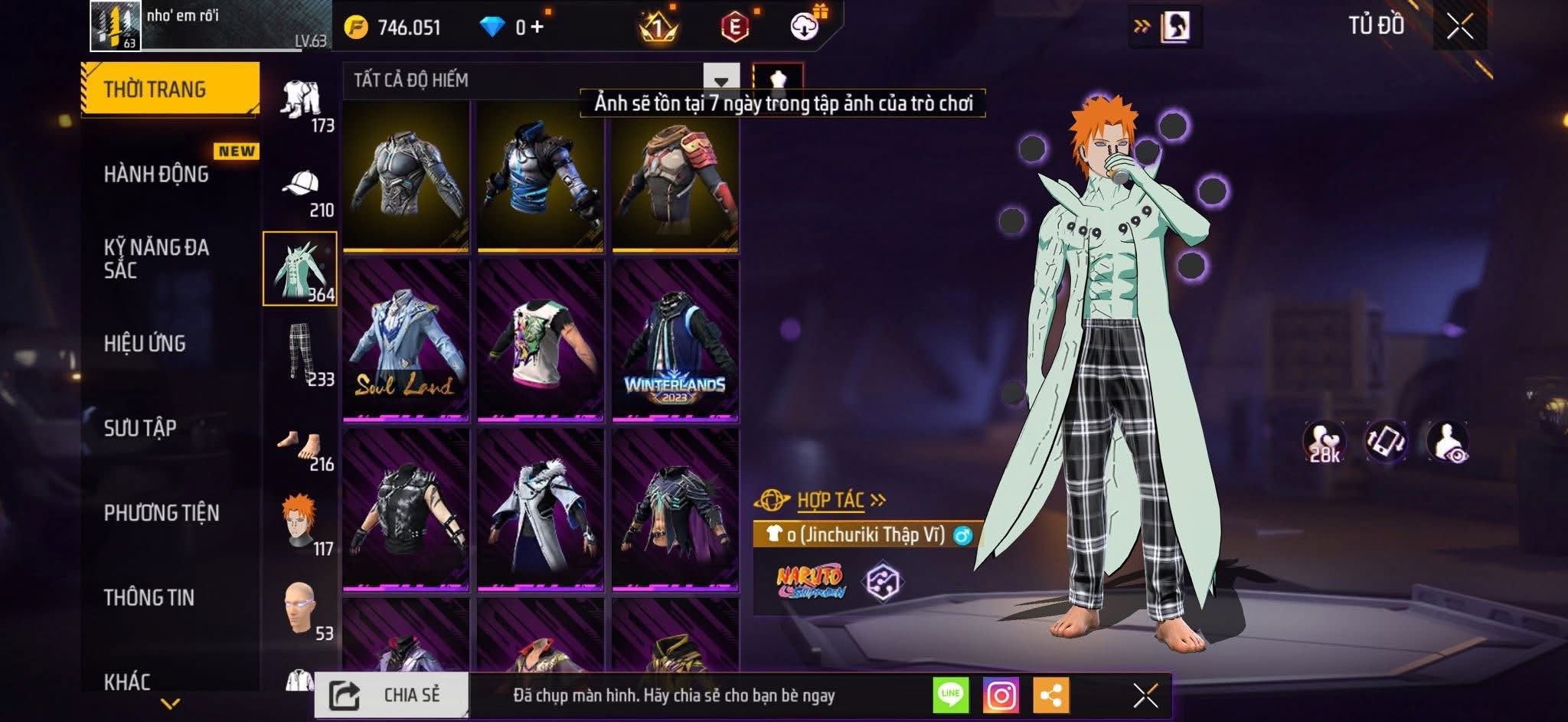
Task: Open the Thông Tin tab
Action: [149, 597]
